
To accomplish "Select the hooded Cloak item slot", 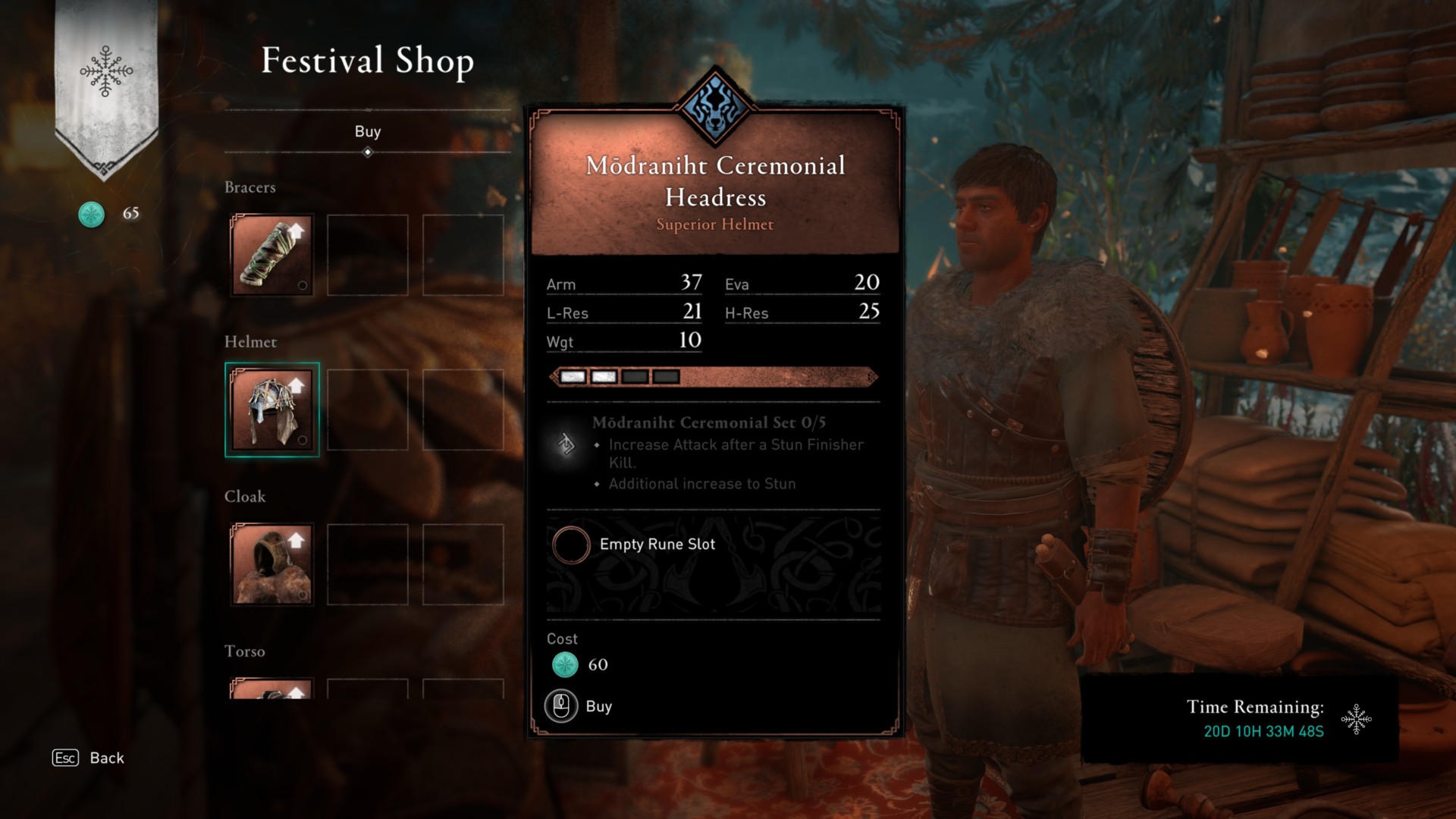I will tap(272, 564).
